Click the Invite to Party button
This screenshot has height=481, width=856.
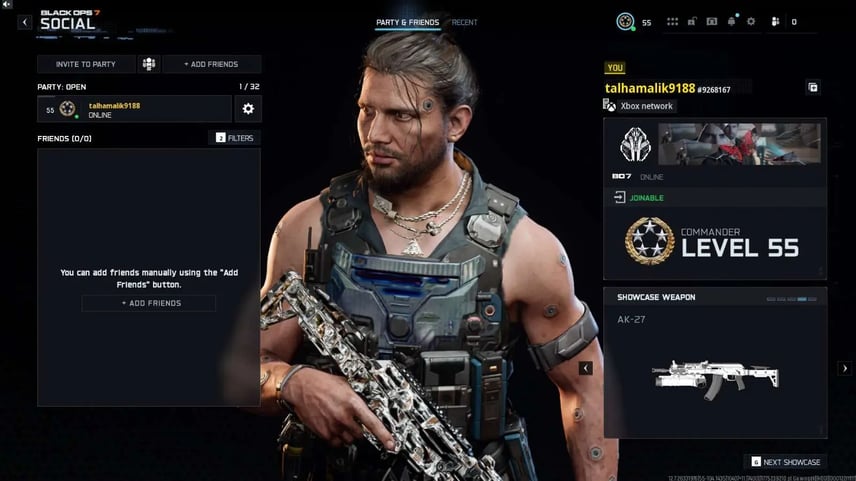pos(85,64)
